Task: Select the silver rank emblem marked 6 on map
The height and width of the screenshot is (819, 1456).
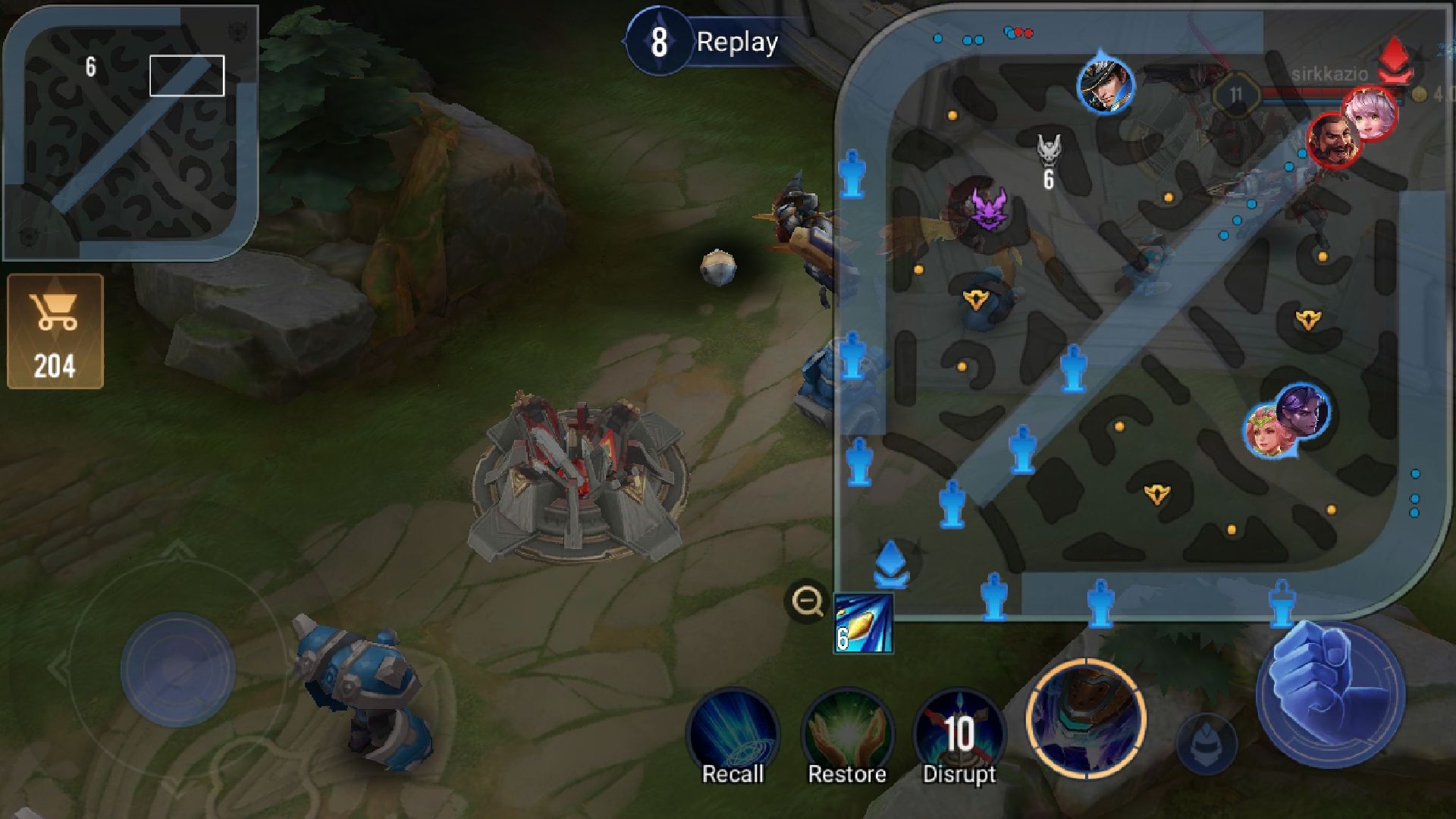Action: [1049, 155]
